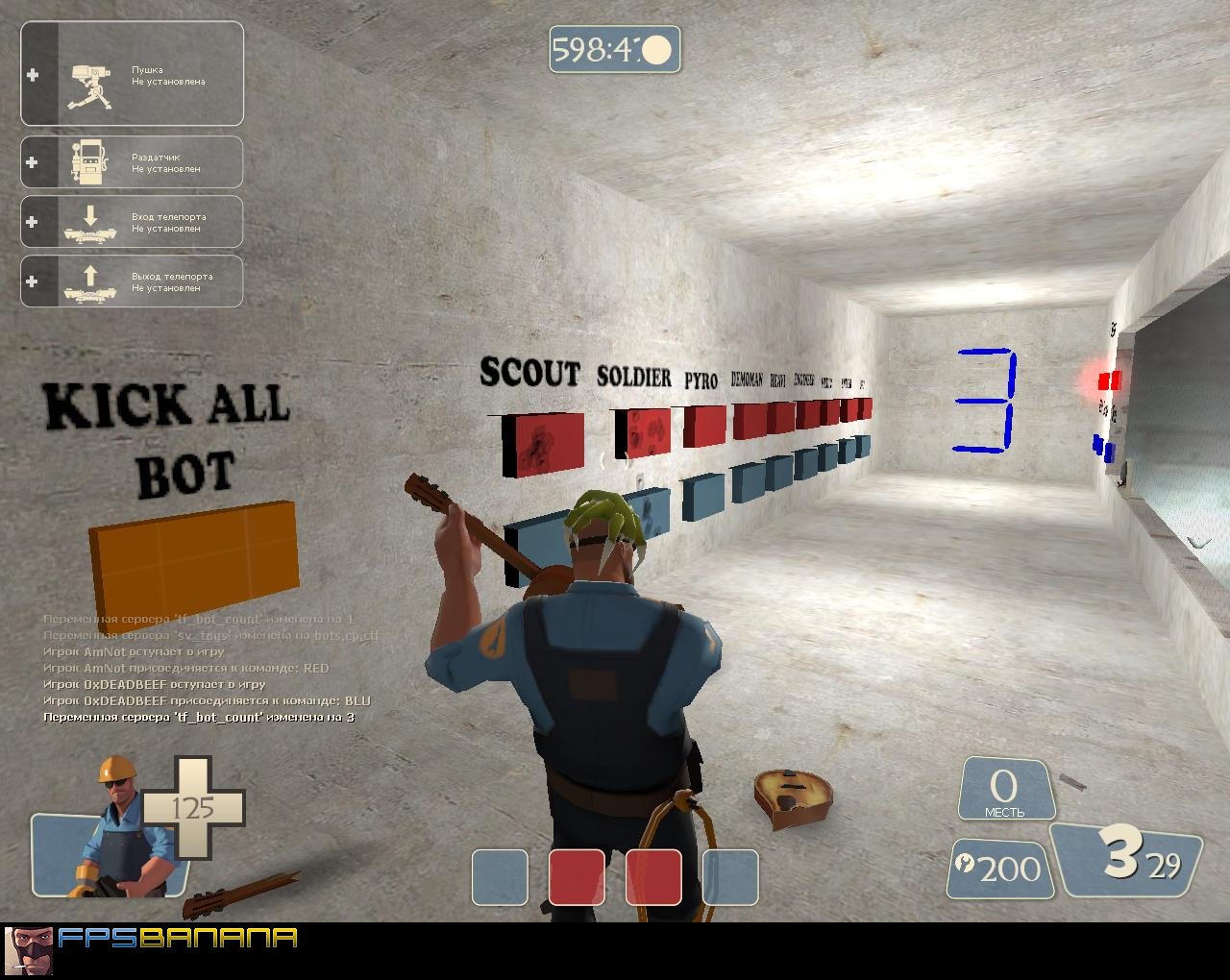
Task: Select the Раздатчик dispenser build icon
Action: [88, 160]
